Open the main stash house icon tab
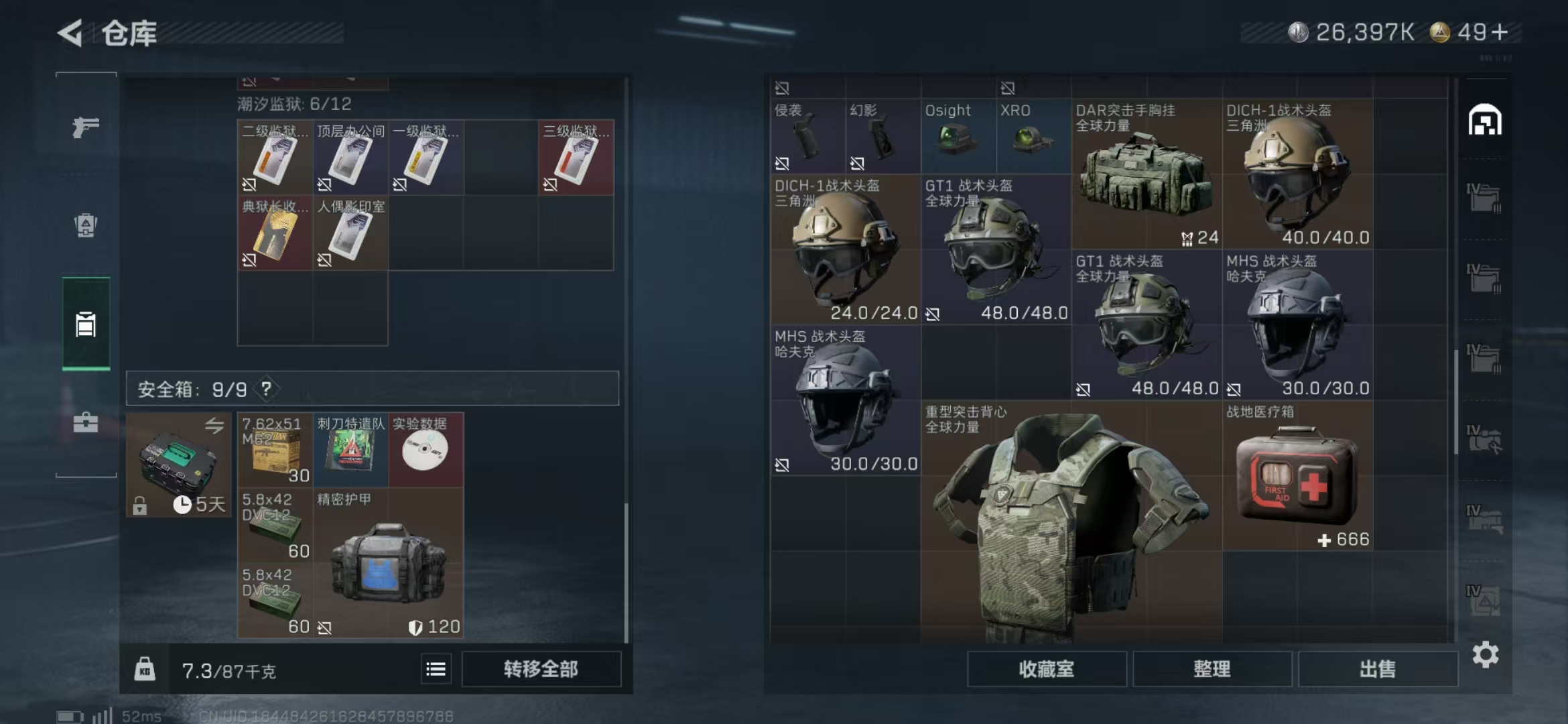The image size is (1568, 724). [x=1485, y=121]
